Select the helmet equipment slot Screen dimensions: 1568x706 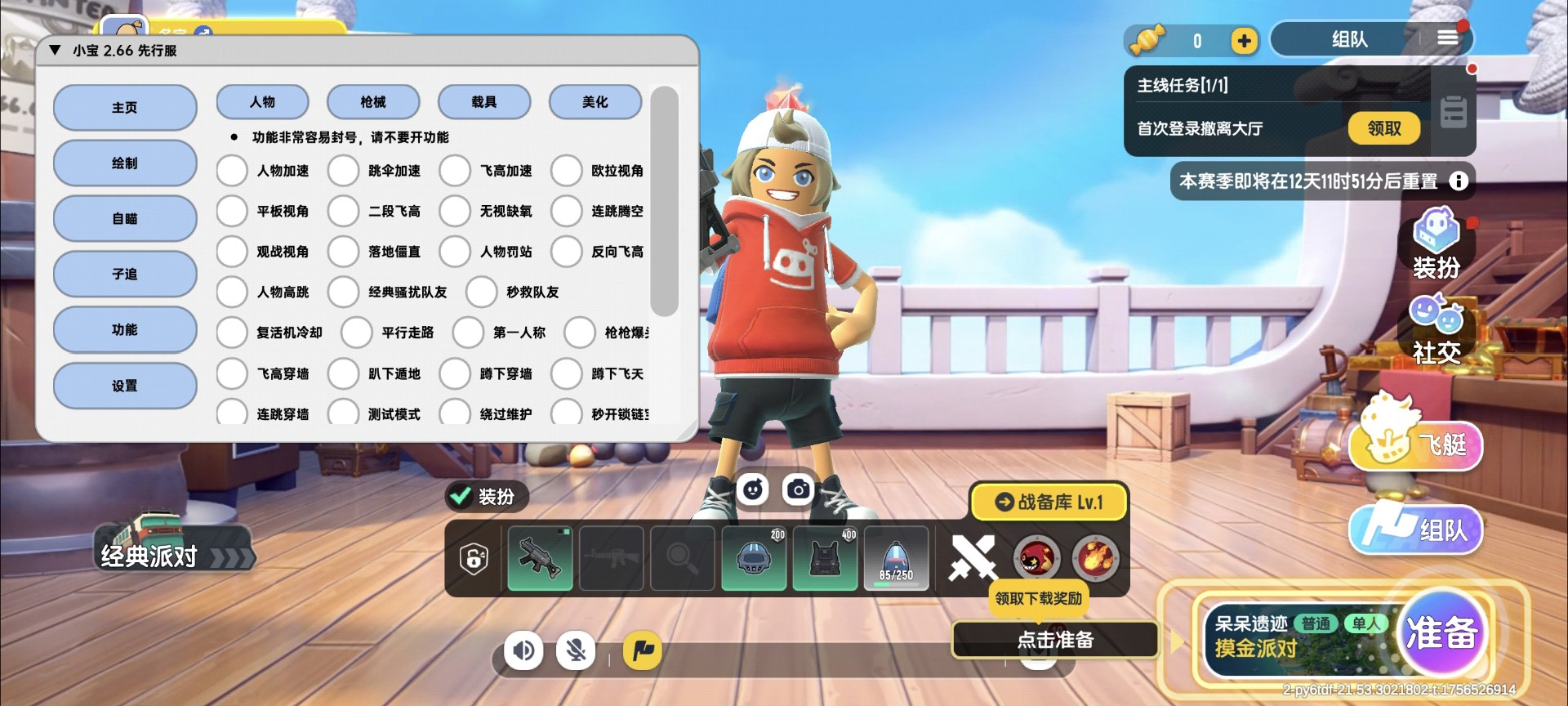(x=754, y=558)
